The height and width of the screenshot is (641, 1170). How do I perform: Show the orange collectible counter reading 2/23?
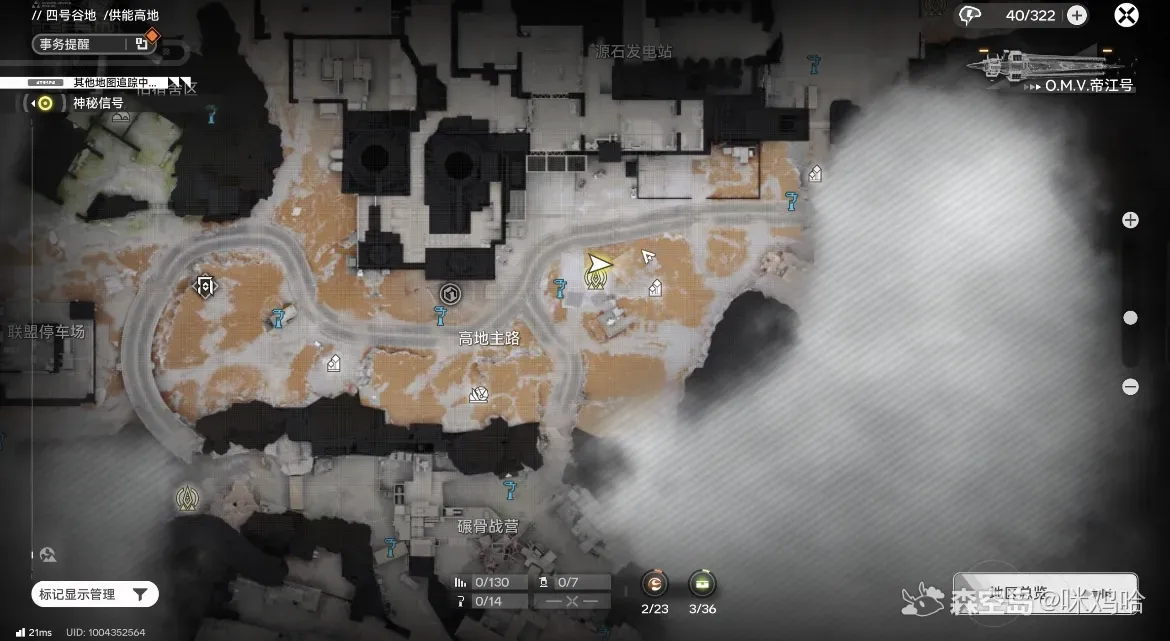(x=654, y=584)
